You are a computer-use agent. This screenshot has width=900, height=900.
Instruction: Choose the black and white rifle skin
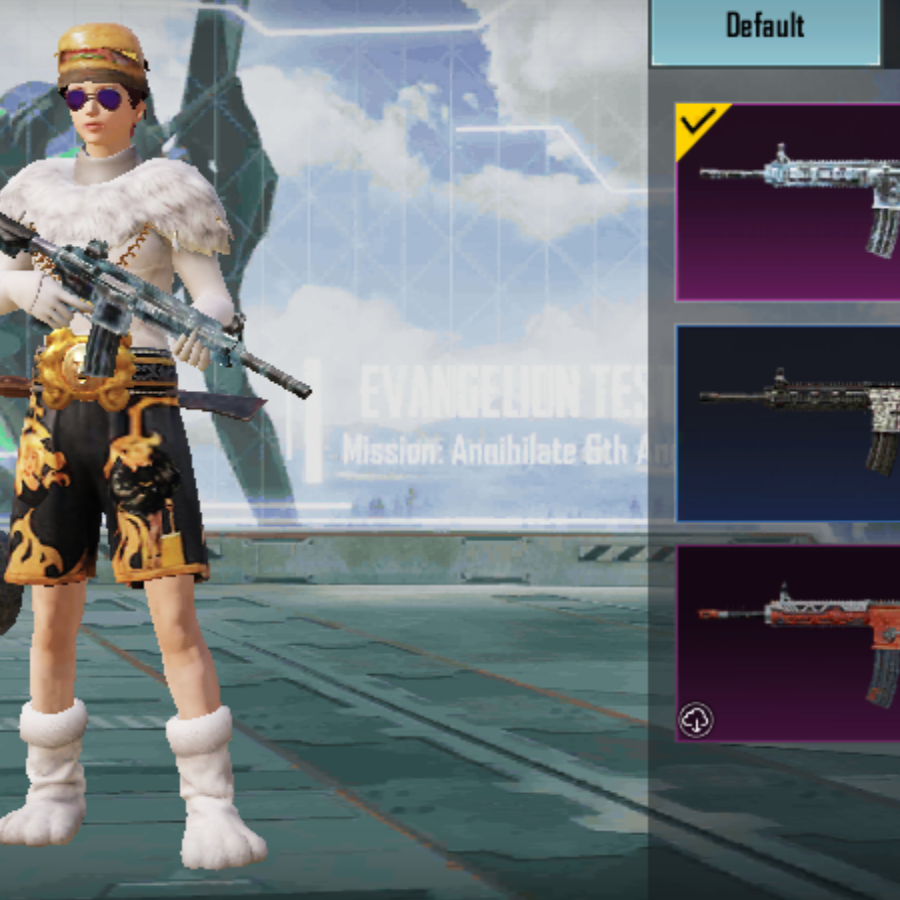click(790, 423)
